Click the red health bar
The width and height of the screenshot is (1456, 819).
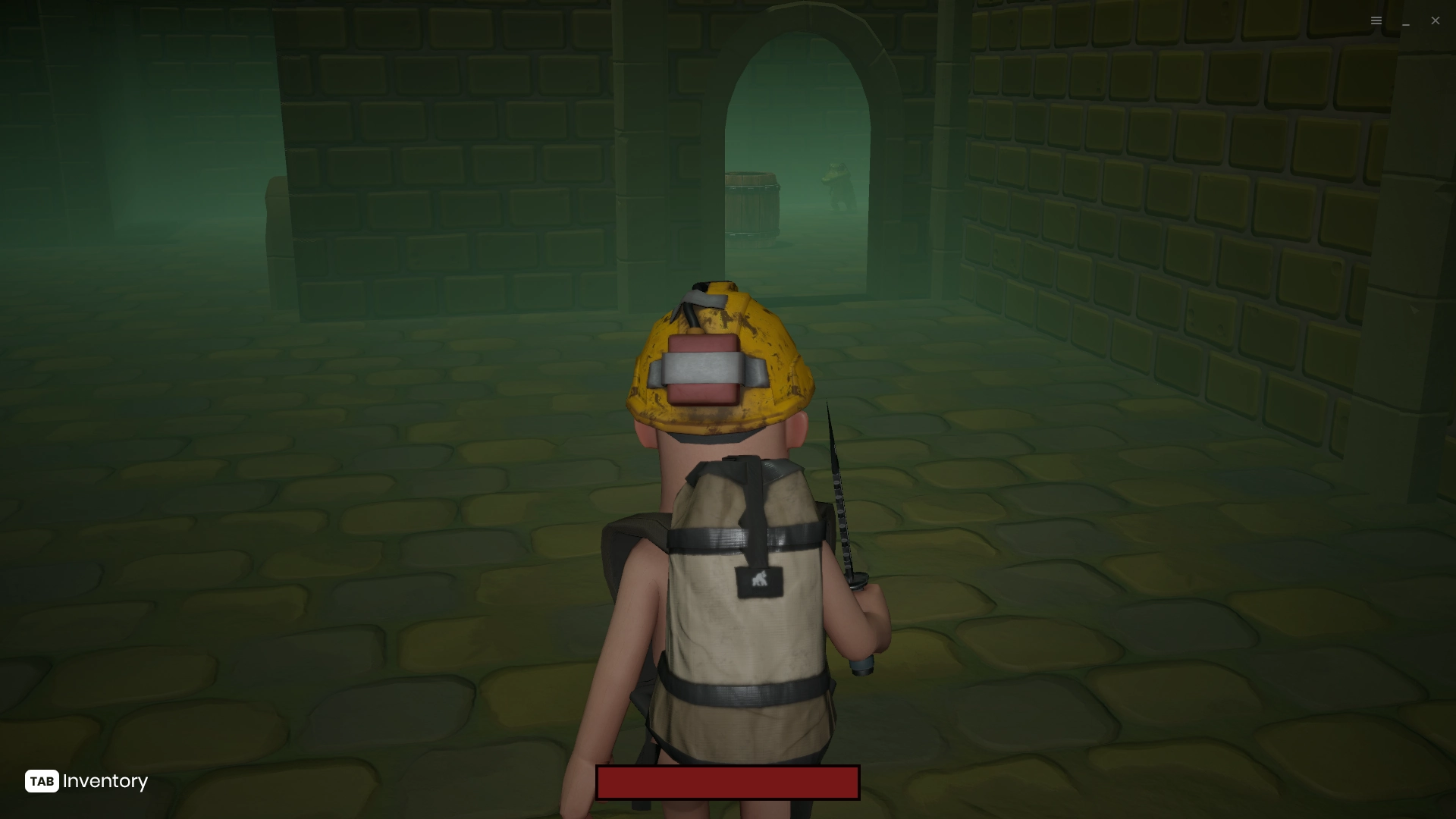728,782
